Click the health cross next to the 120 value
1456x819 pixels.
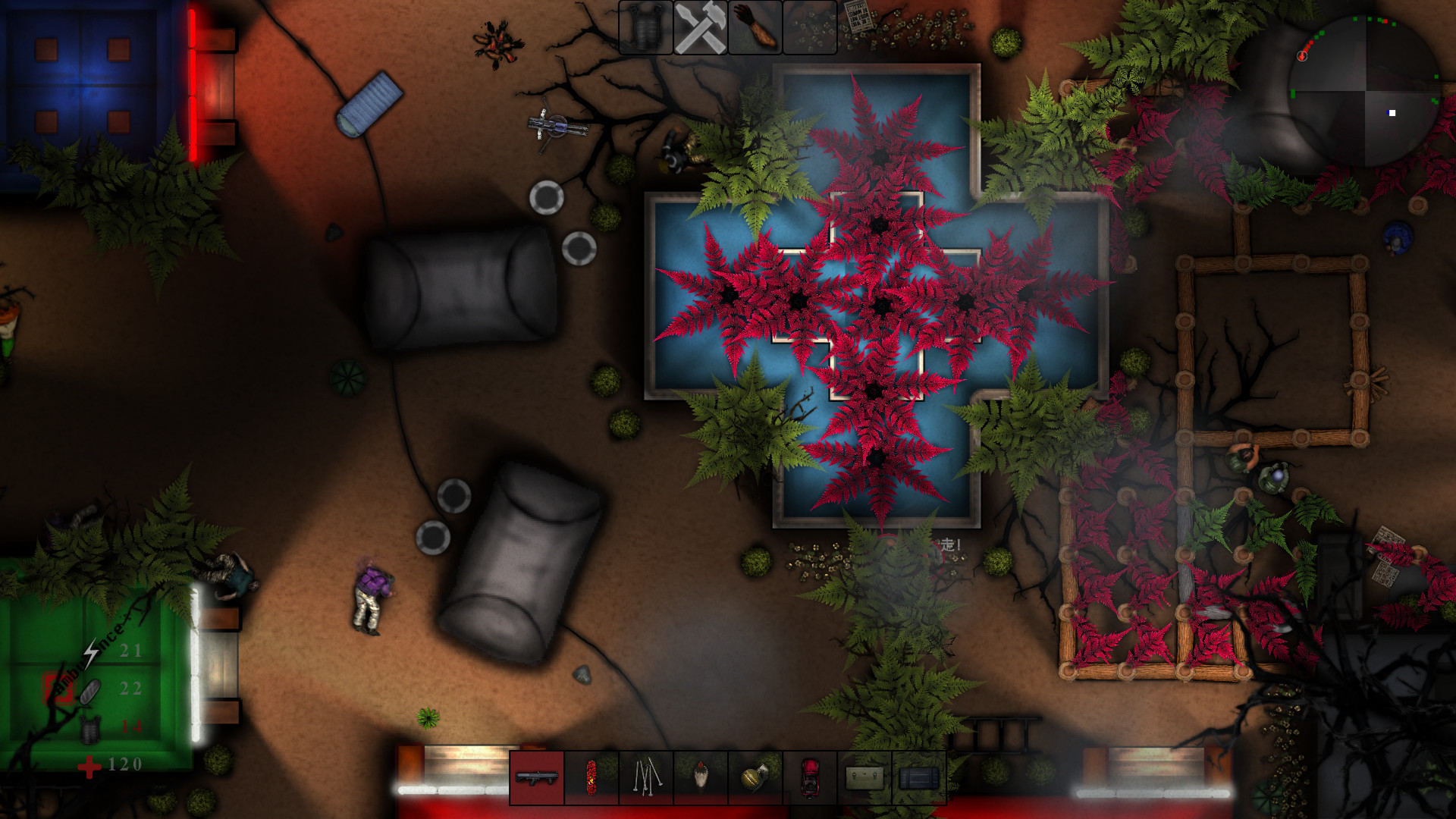(89, 765)
